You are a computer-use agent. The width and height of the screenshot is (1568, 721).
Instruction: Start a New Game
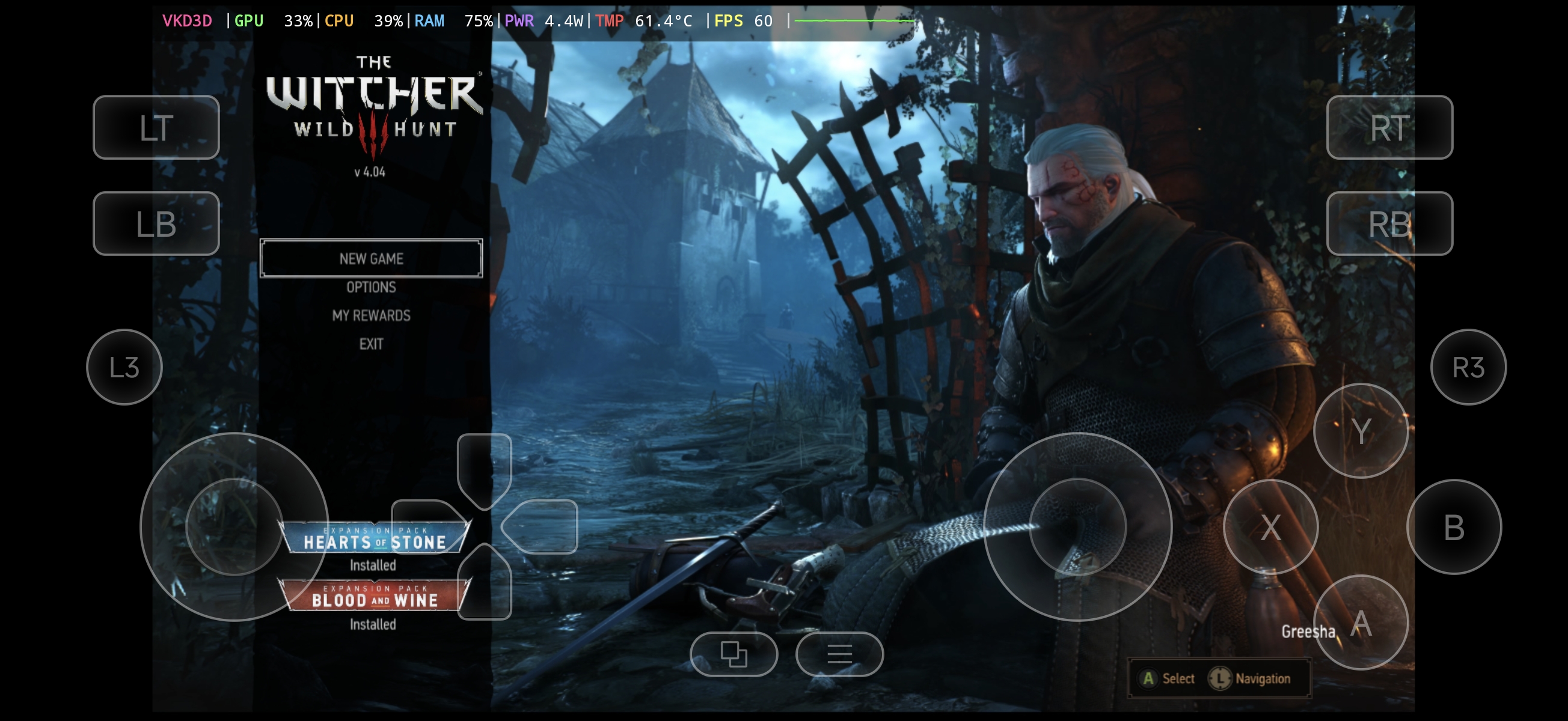[x=371, y=258]
